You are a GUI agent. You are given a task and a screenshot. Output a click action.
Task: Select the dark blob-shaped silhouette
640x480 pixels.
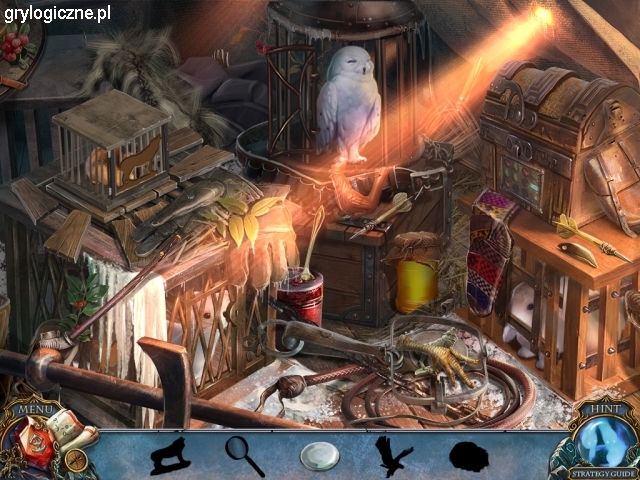coord(468,457)
